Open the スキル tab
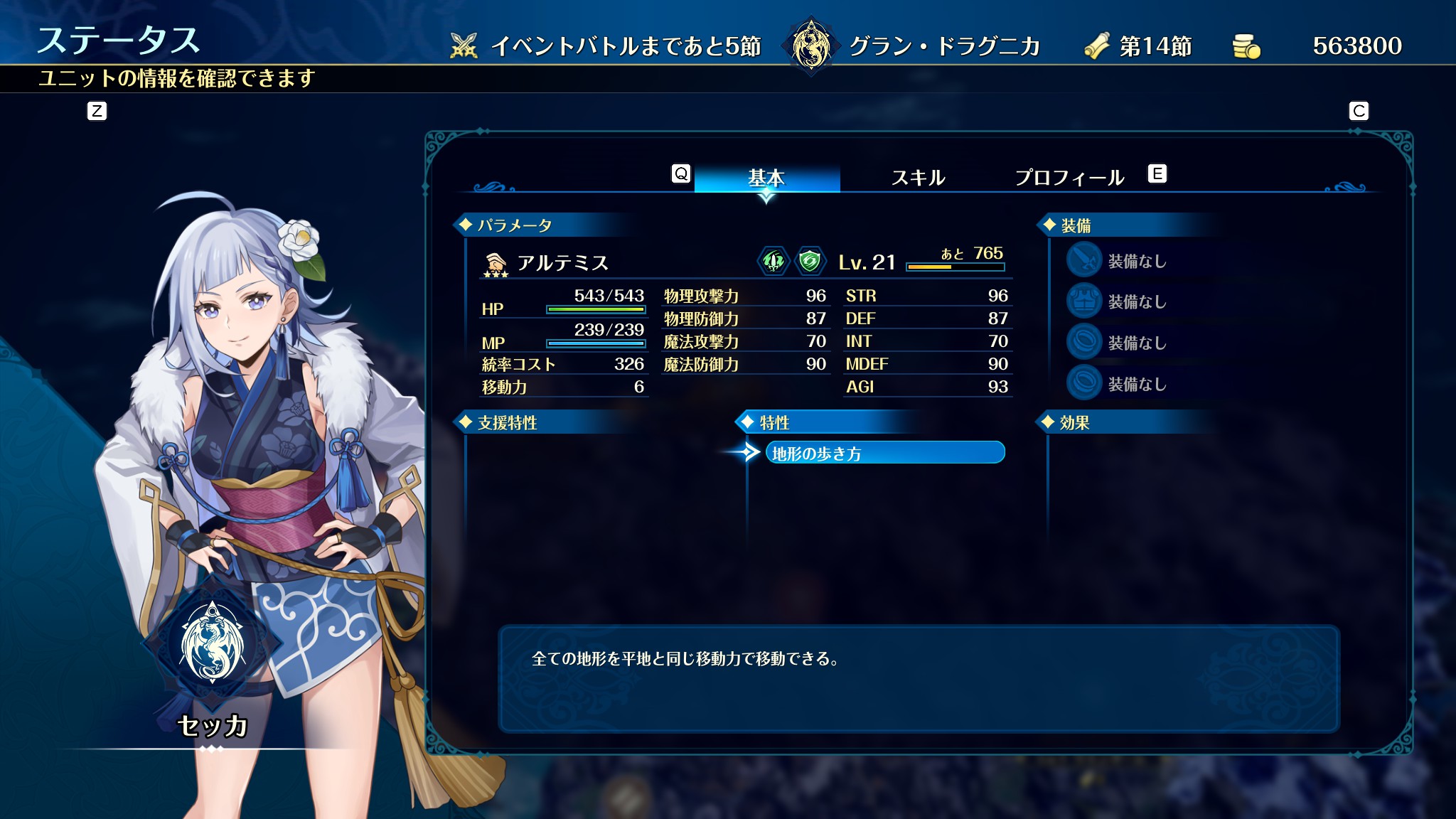This screenshot has height=819, width=1456. (918, 177)
